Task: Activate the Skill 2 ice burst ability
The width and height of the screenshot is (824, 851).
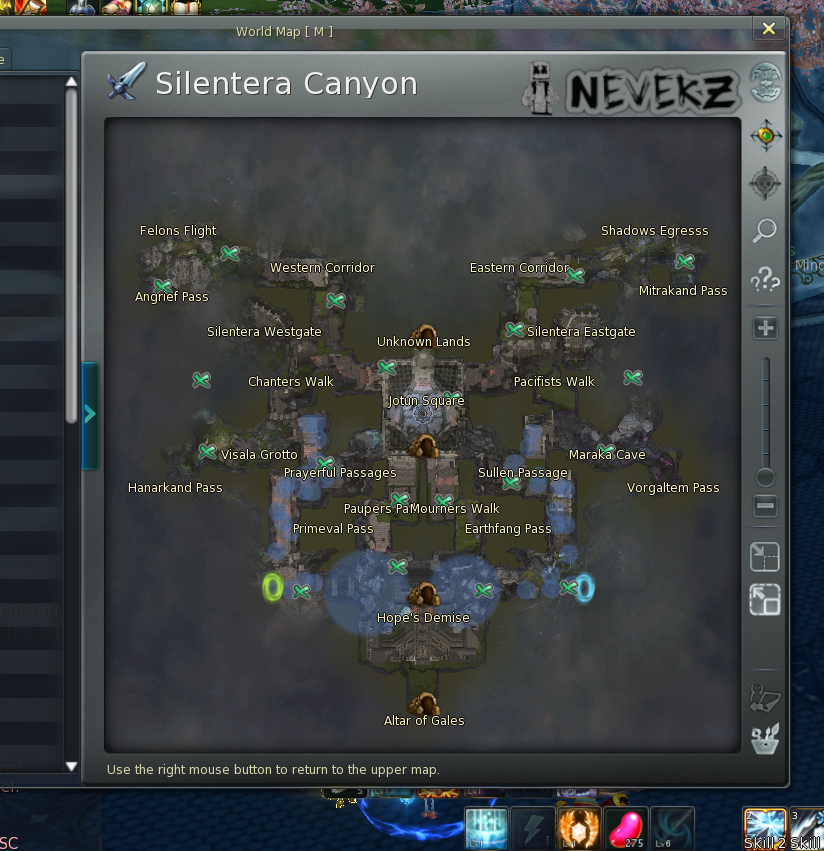Action: [765, 829]
